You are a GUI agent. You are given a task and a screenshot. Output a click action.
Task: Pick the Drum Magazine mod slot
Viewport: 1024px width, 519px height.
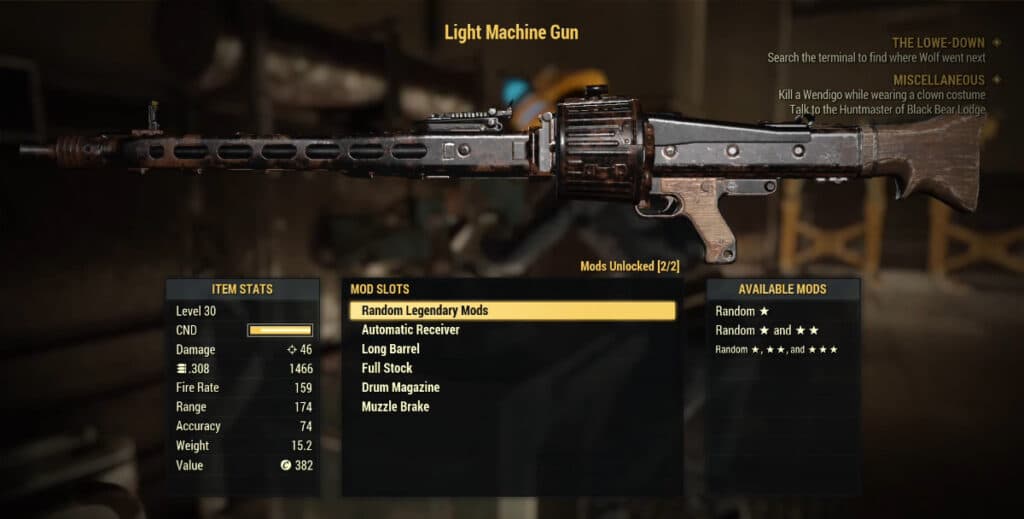[x=400, y=387]
